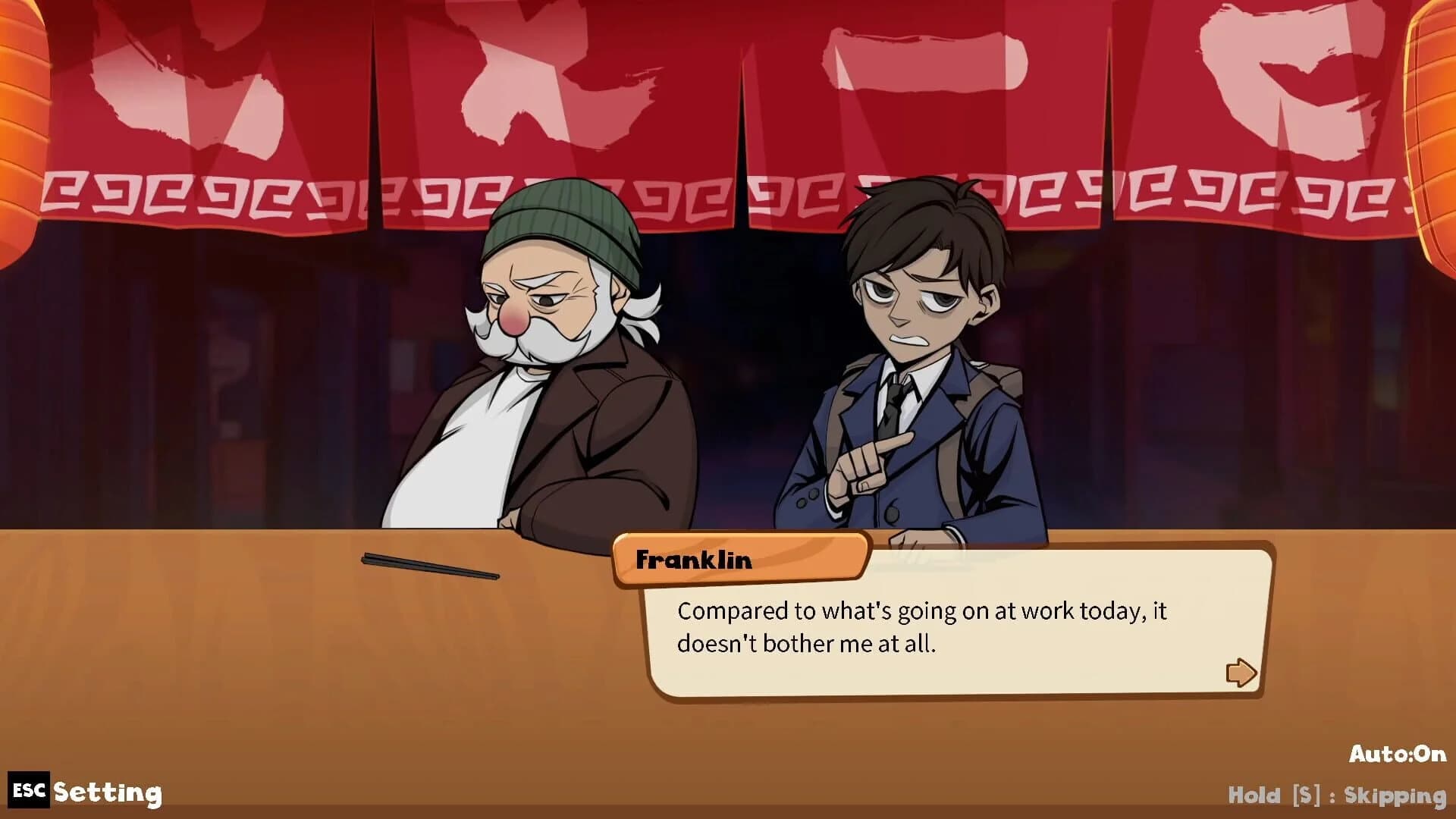This screenshot has height=819, width=1456.
Task: Click the ESC key icon
Action: 30,791
